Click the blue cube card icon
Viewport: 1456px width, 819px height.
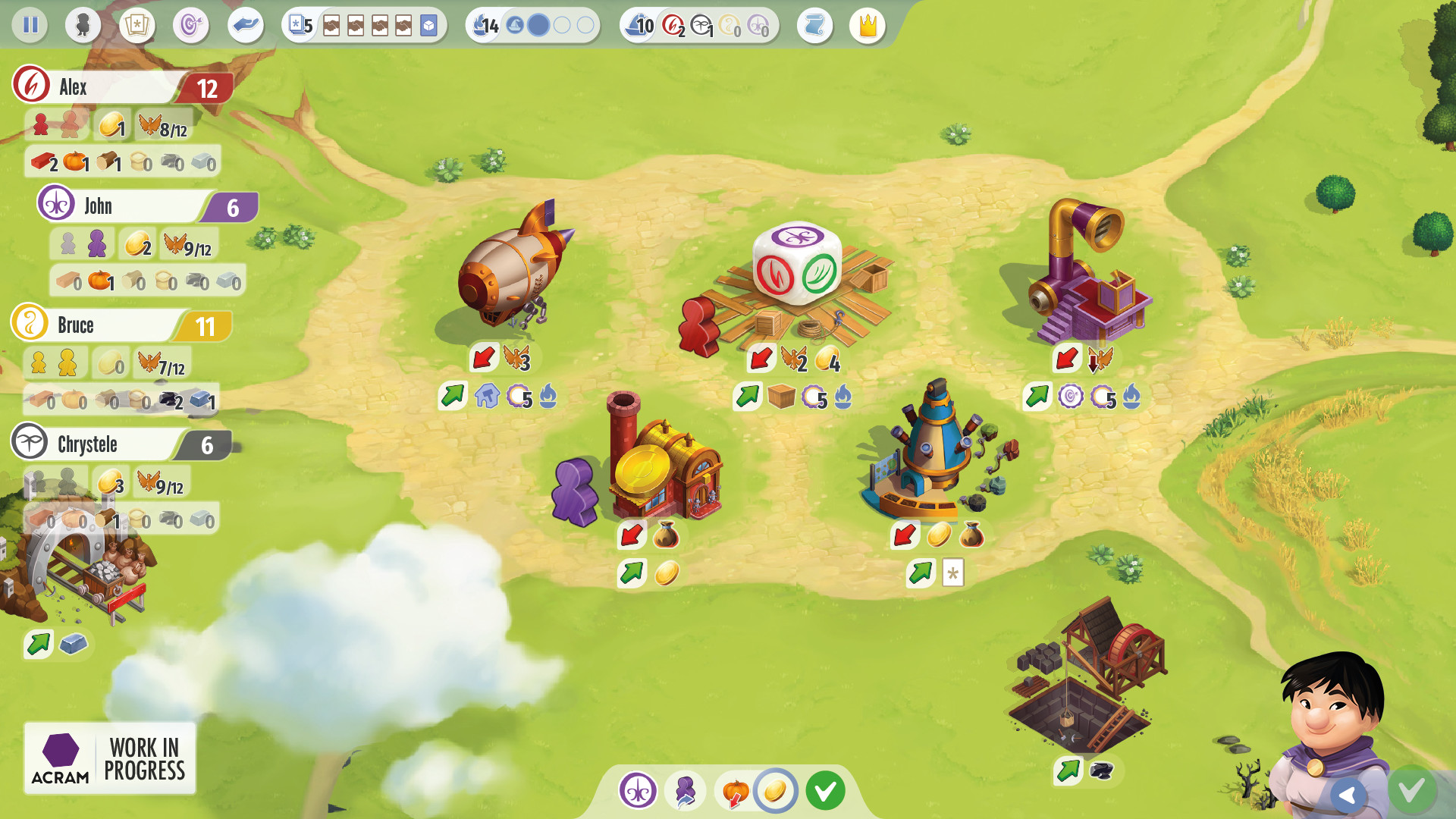427,25
